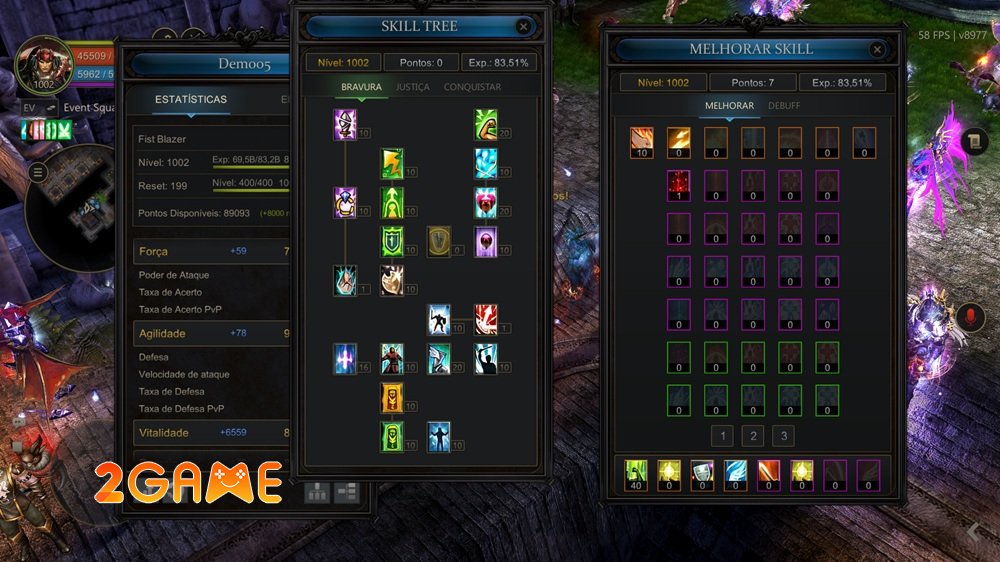
Task: Select the Bravura tab
Action: coord(361,87)
